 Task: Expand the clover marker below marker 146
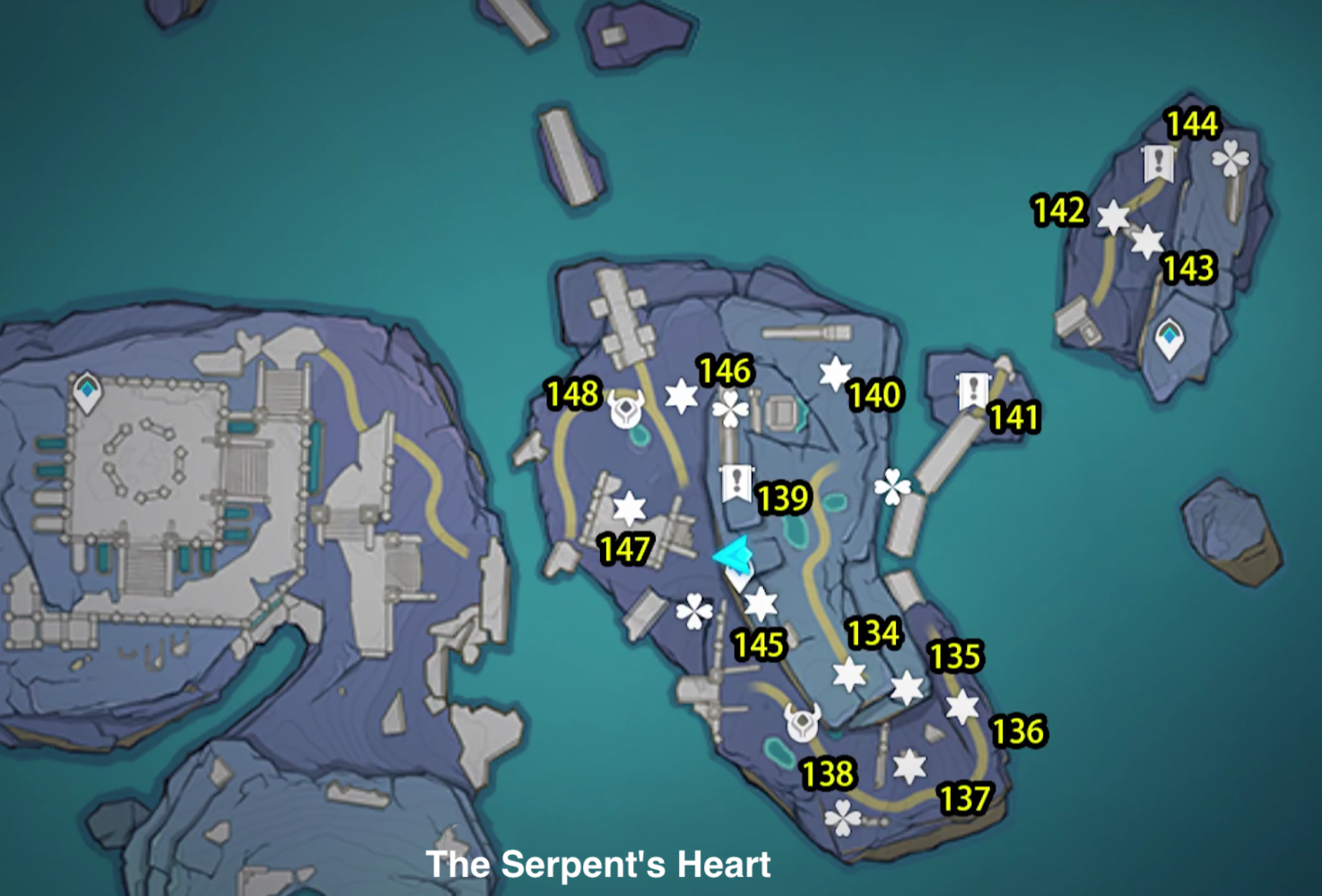(x=731, y=409)
